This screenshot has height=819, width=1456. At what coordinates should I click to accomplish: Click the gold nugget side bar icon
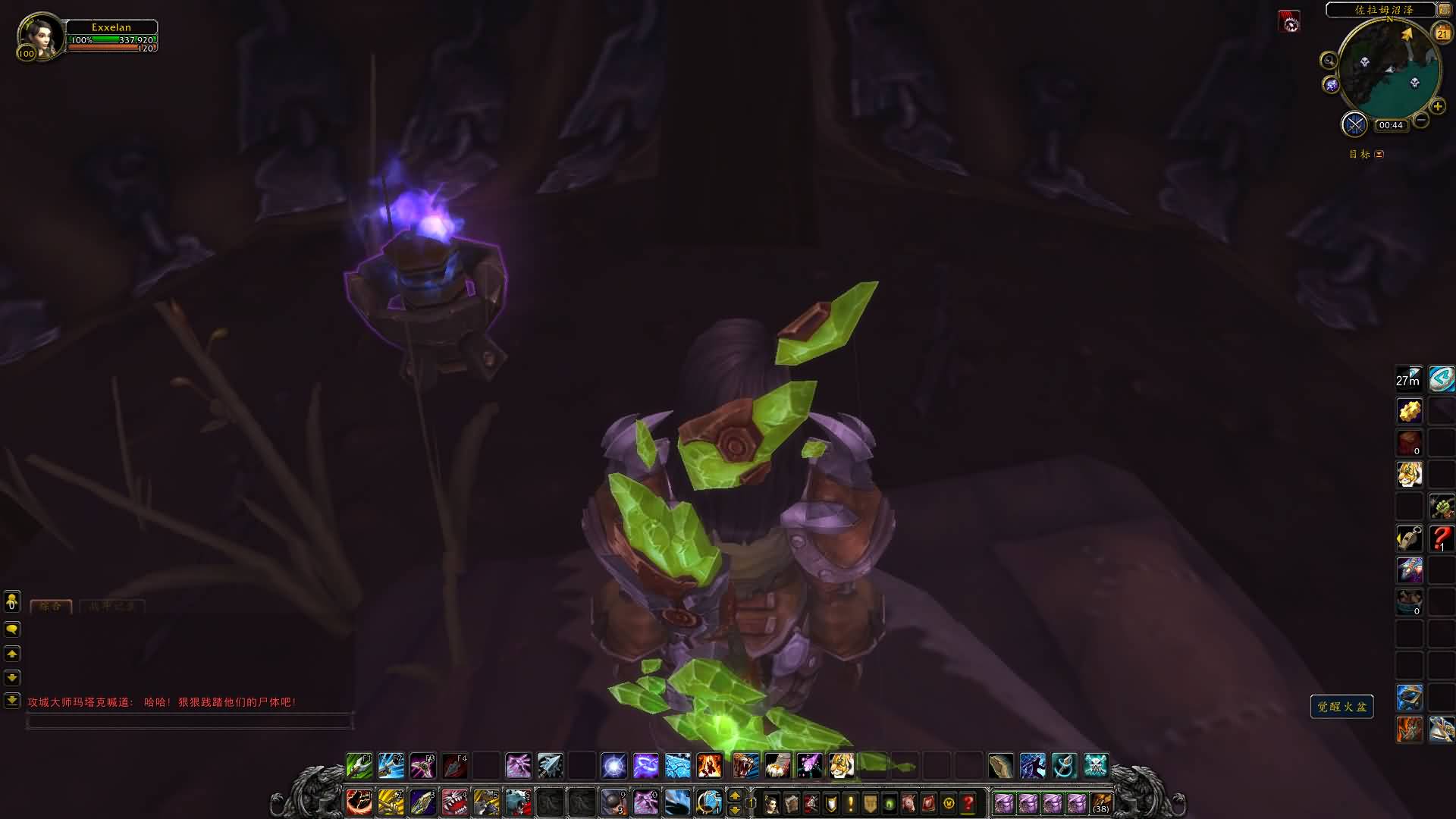[1410, 411]
